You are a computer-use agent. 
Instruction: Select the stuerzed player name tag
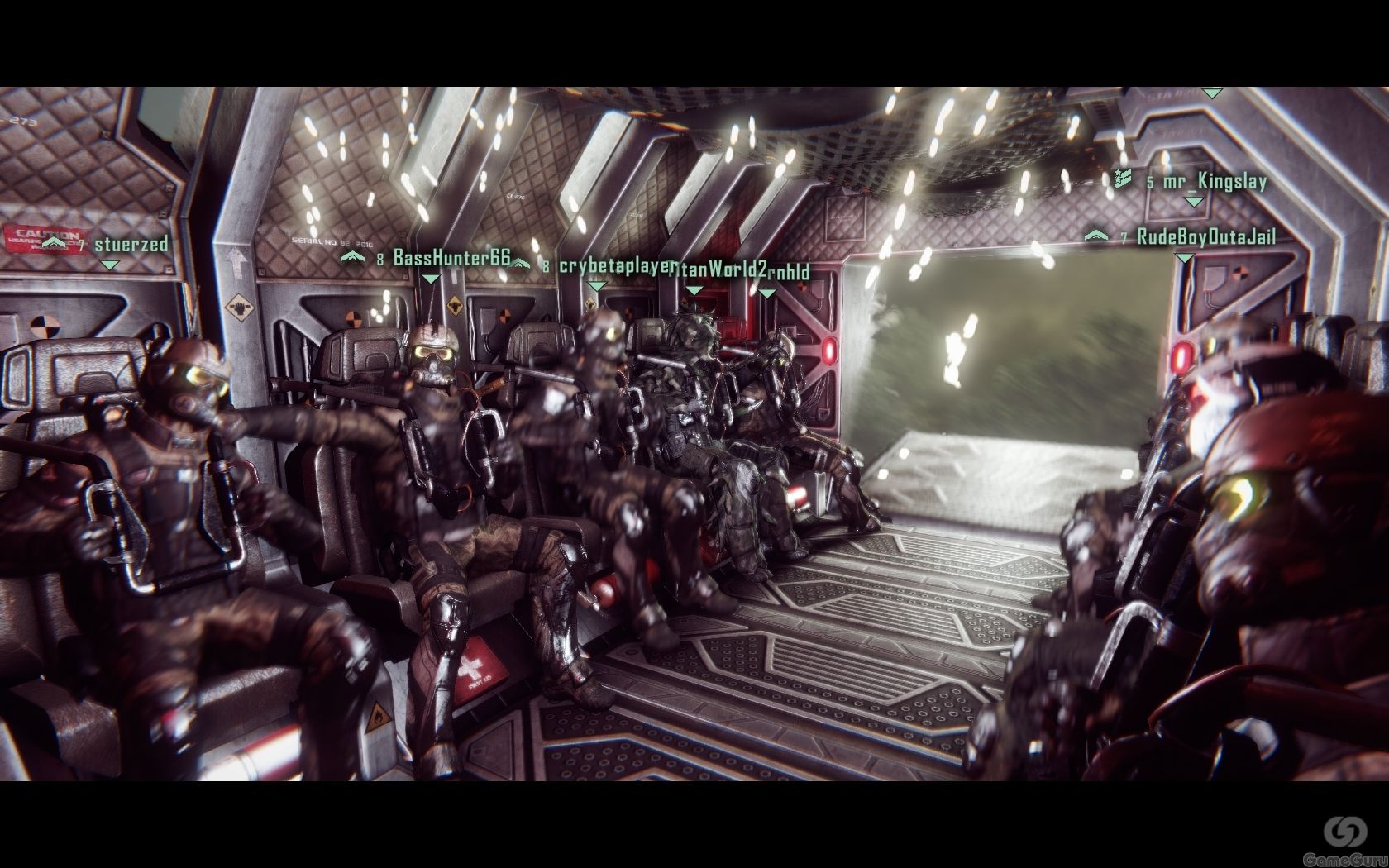[x=131, y=244]
